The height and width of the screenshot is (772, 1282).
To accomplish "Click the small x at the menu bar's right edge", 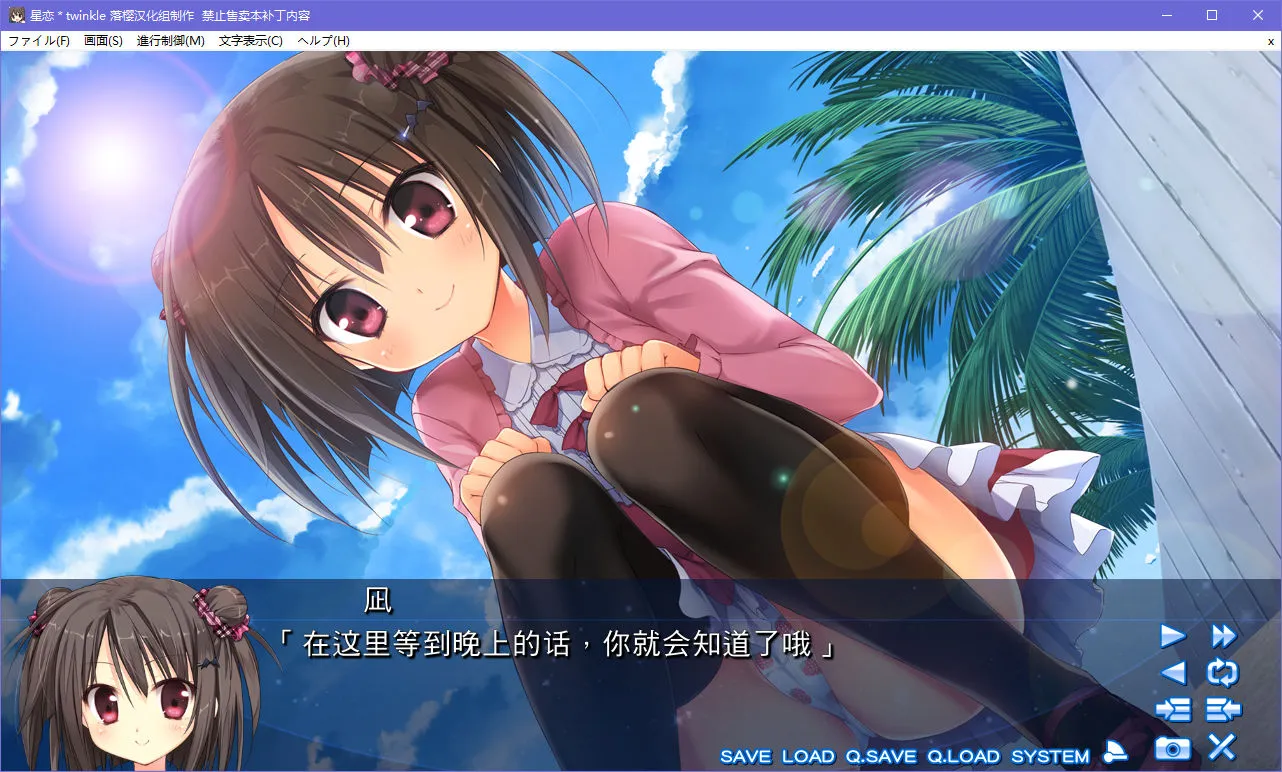I will [1270, 40].
